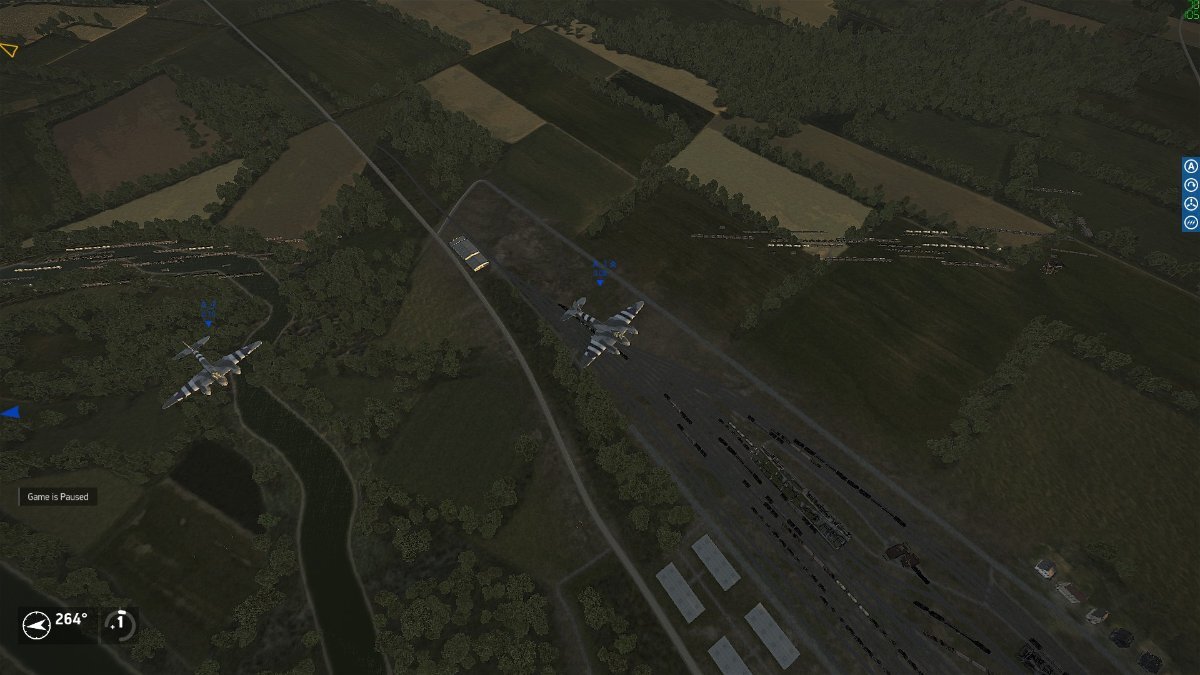Click the time compression dial
Viewport: 1200px width, 675px height.
click(x=120, y=623)
